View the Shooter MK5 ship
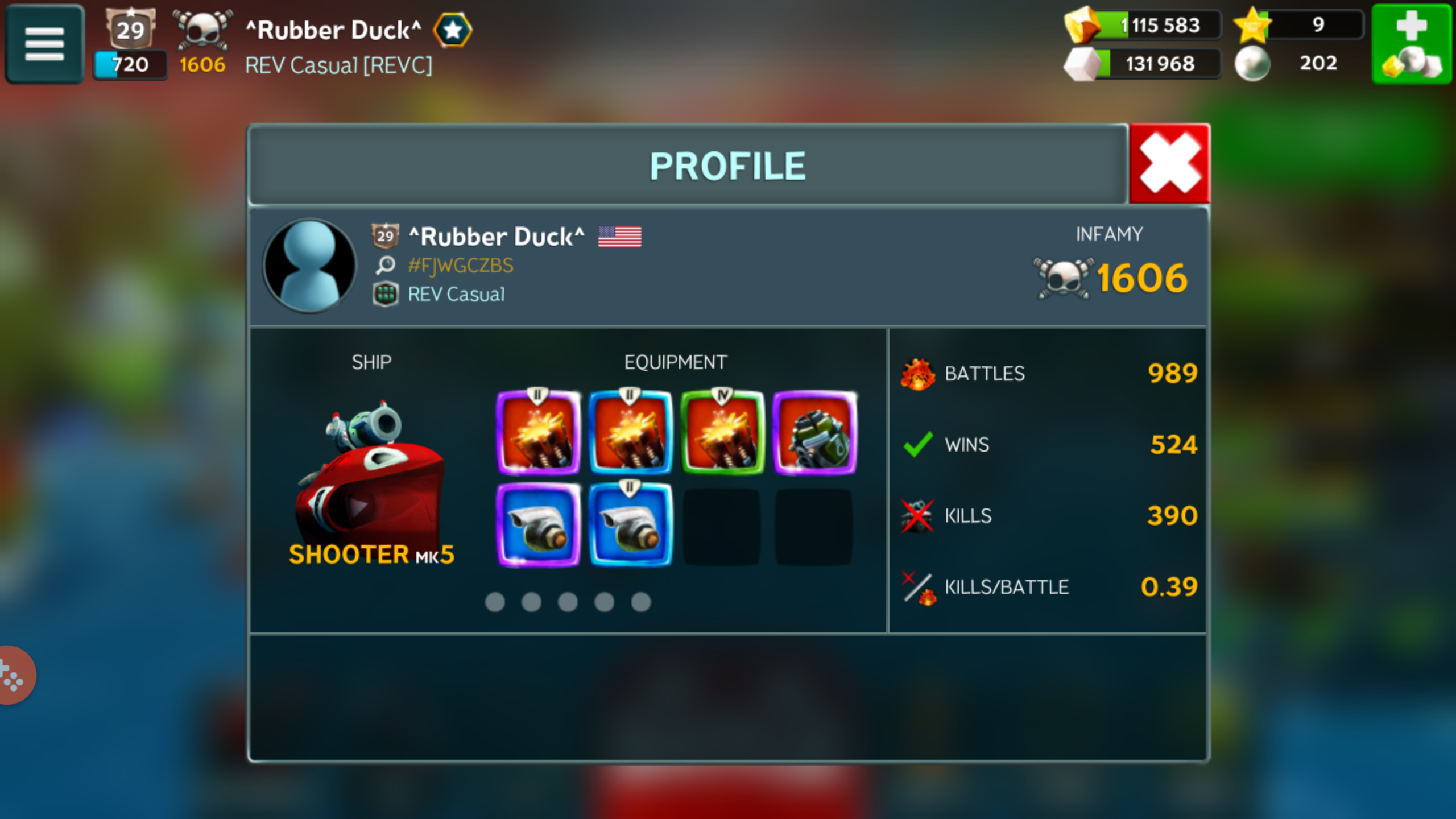The width and height of the screenshot is (1456, 819). (371, 478)
